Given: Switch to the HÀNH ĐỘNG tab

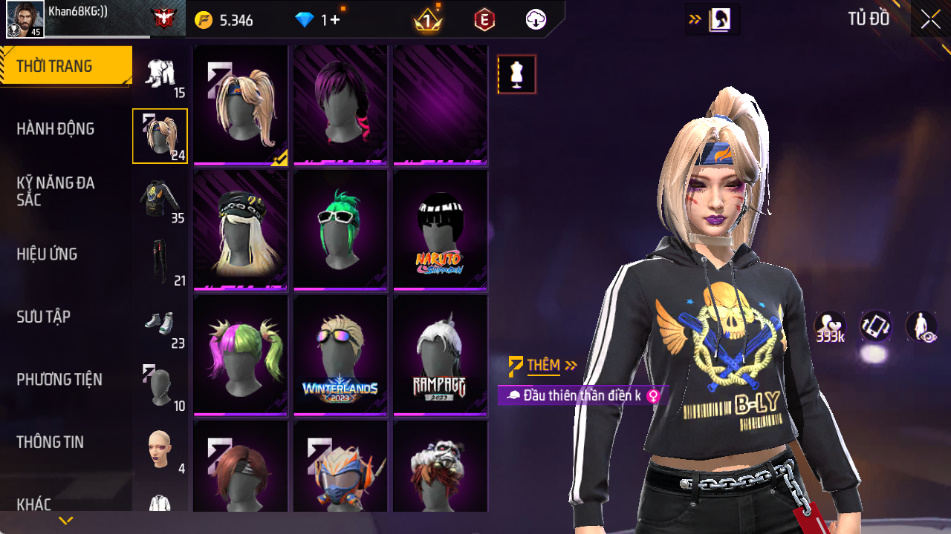Looking at the screenshot, I should click(56, 129).
